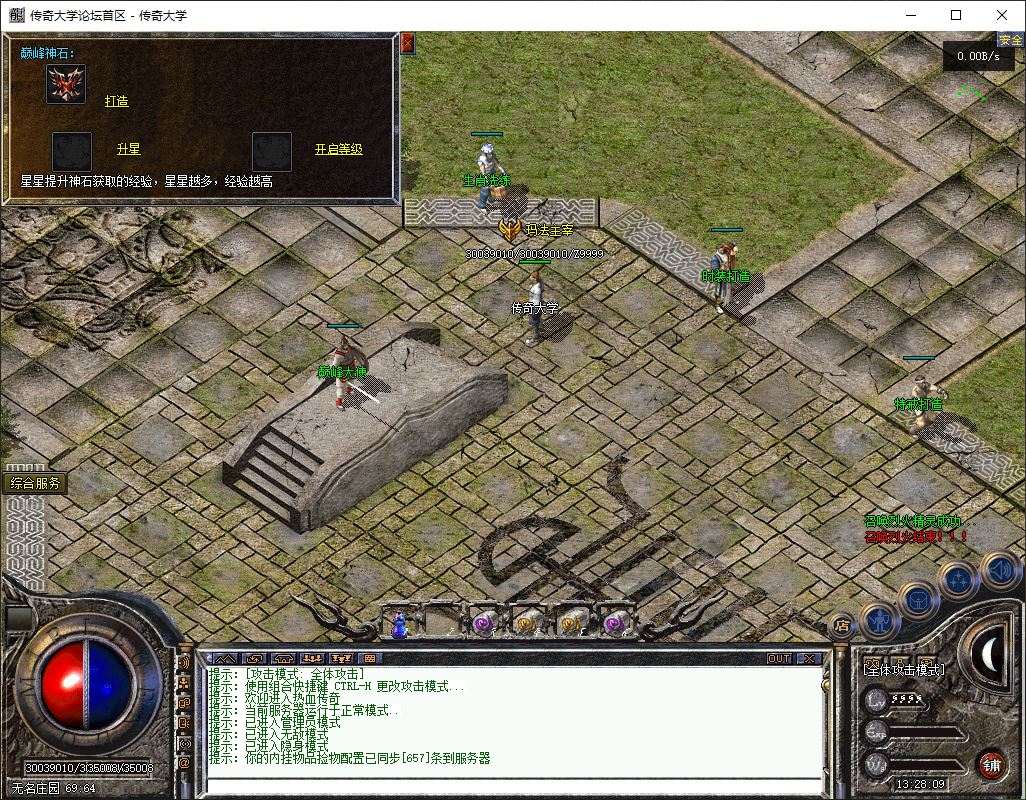Open the 综合服务 side tab

click(36, 483)
